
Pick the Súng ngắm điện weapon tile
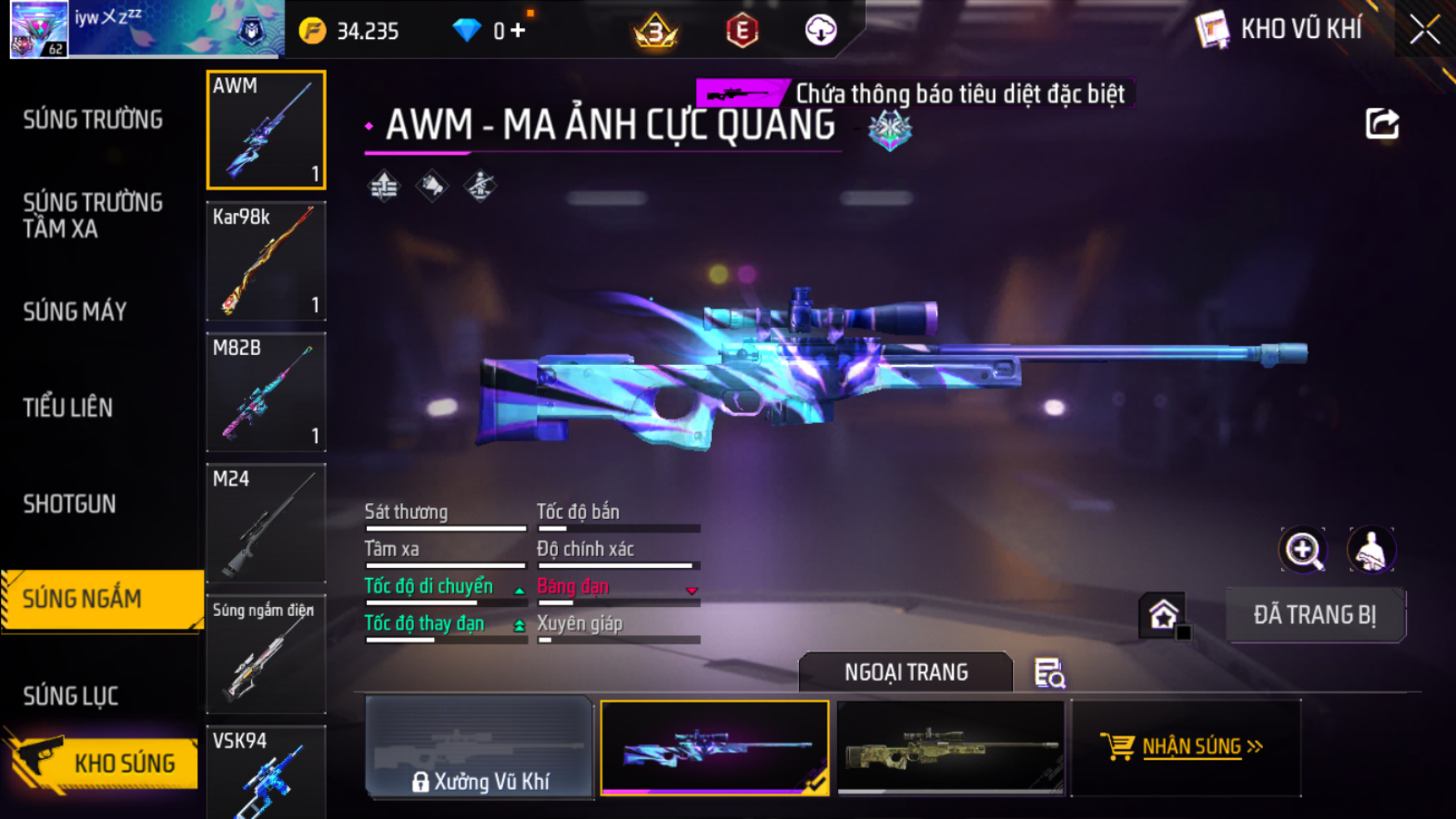point(266,654)
